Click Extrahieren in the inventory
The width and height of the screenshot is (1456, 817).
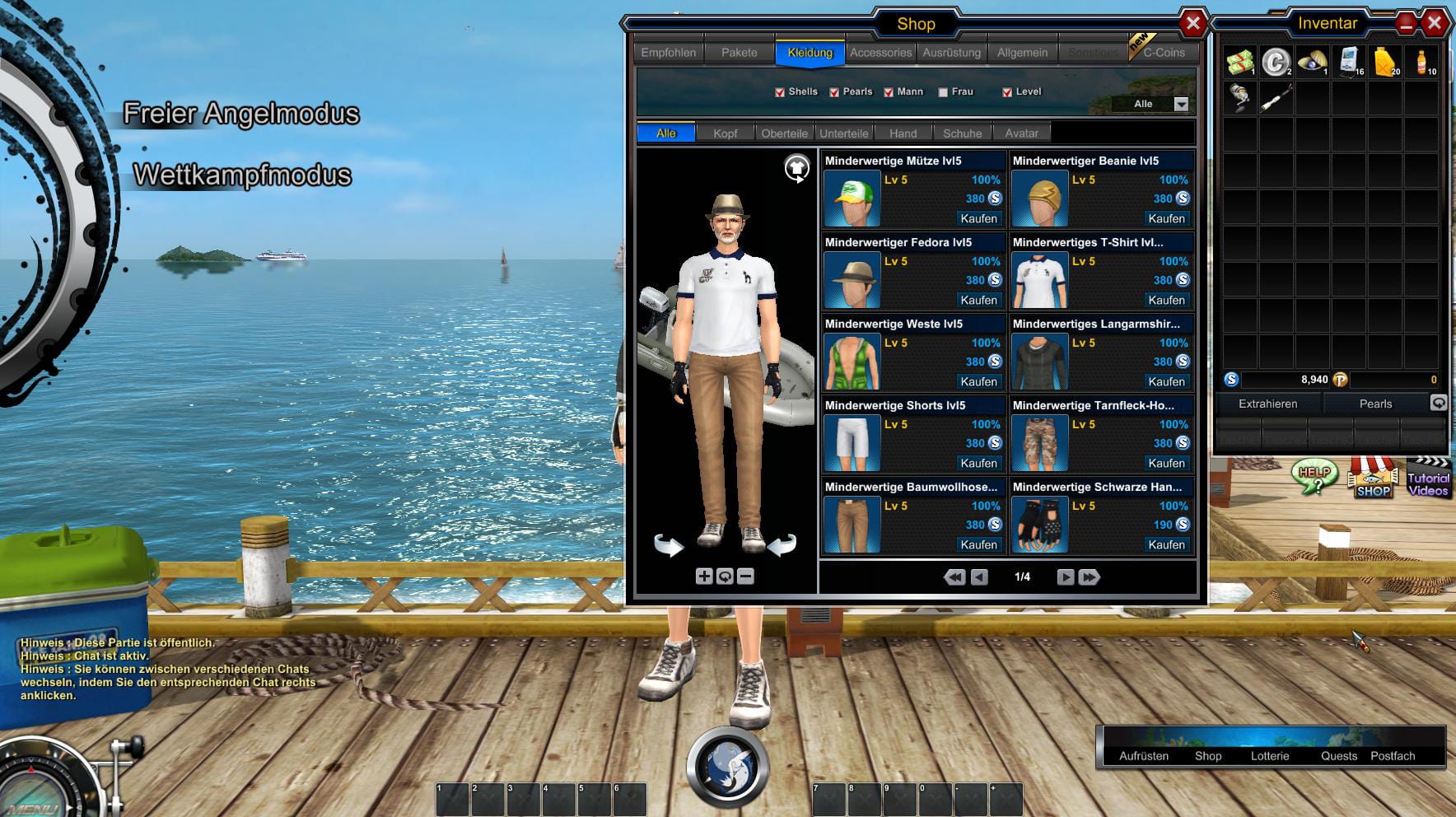(1268, 403)
